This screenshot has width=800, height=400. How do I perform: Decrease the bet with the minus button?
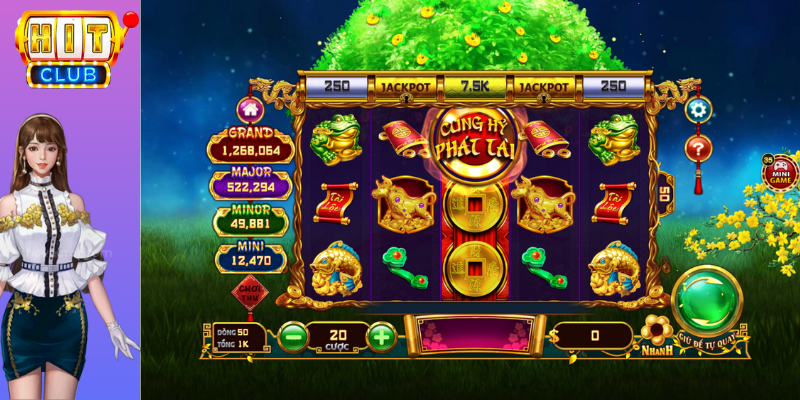coord(292,336)
